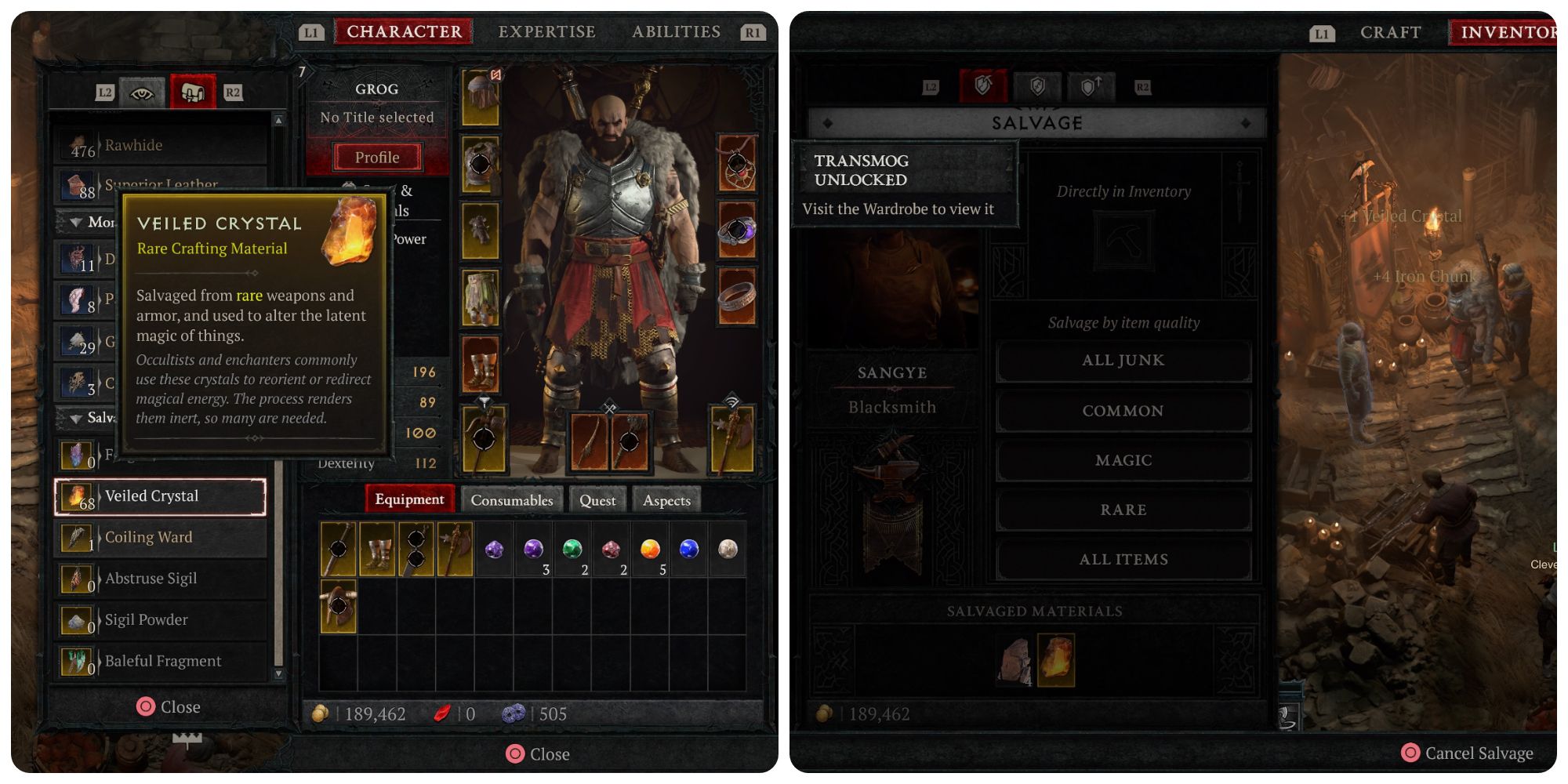This screenshot has width=1568, height=784.
Task: Select the red bag icon tab above the materials list
Action: coord(194,92)
